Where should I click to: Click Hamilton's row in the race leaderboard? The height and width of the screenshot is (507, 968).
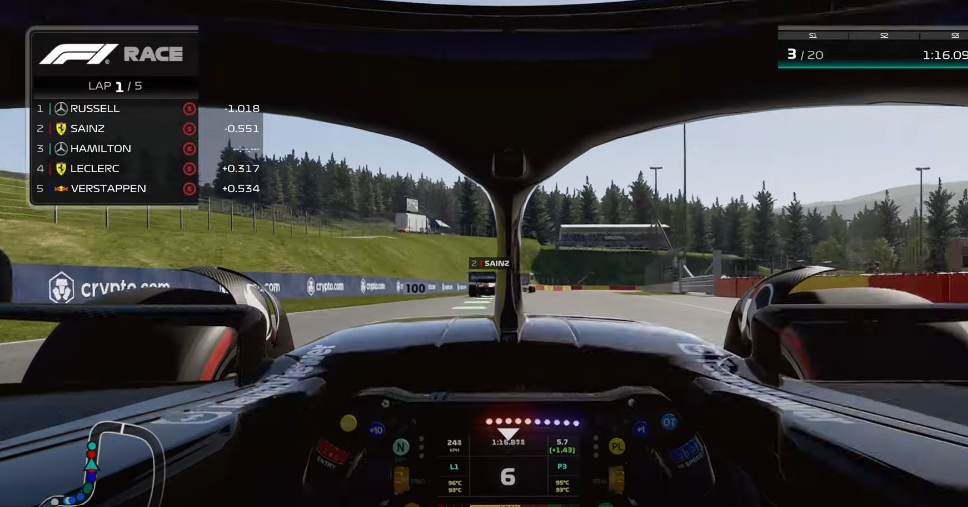pos(115,148)
